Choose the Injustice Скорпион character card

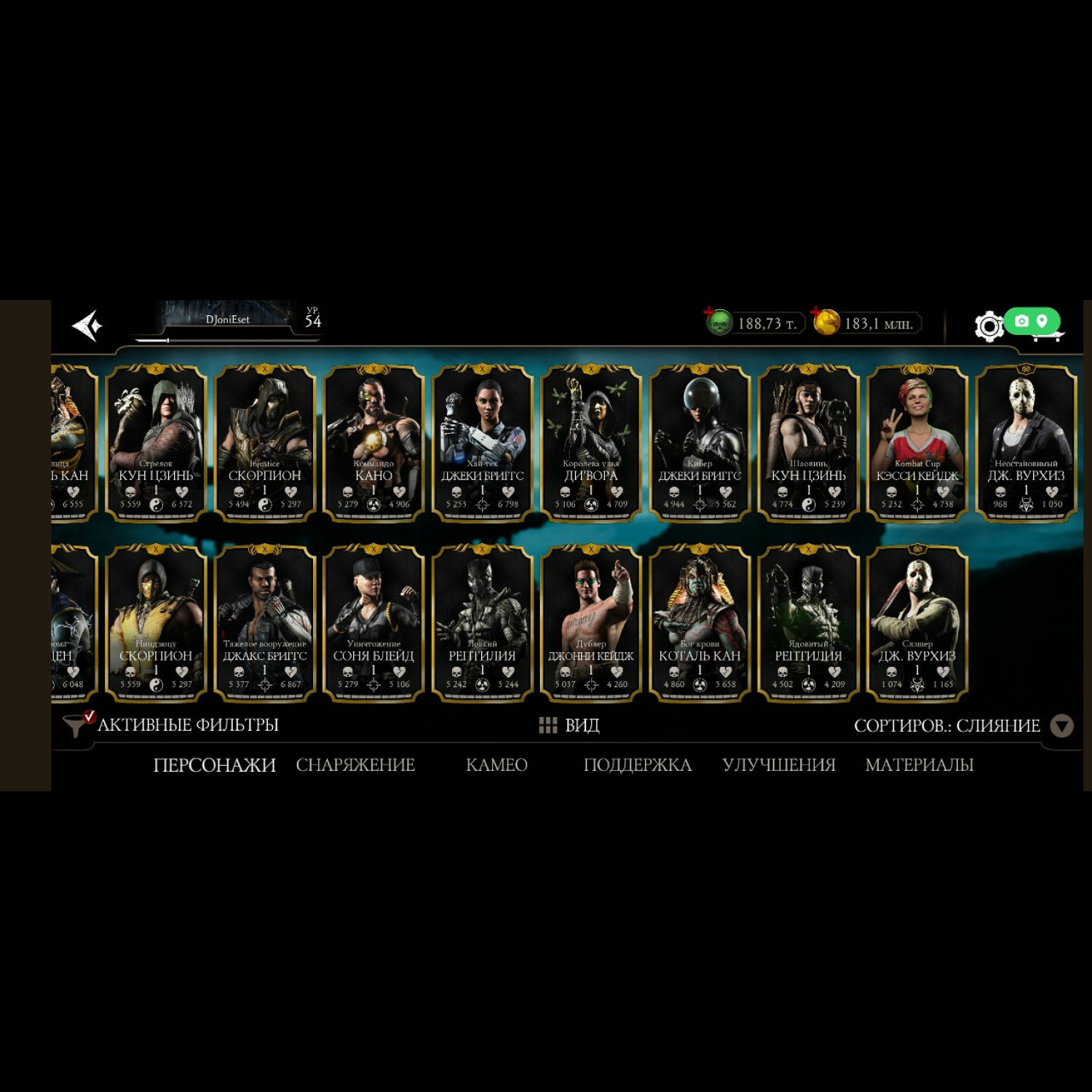coord(264,443)
